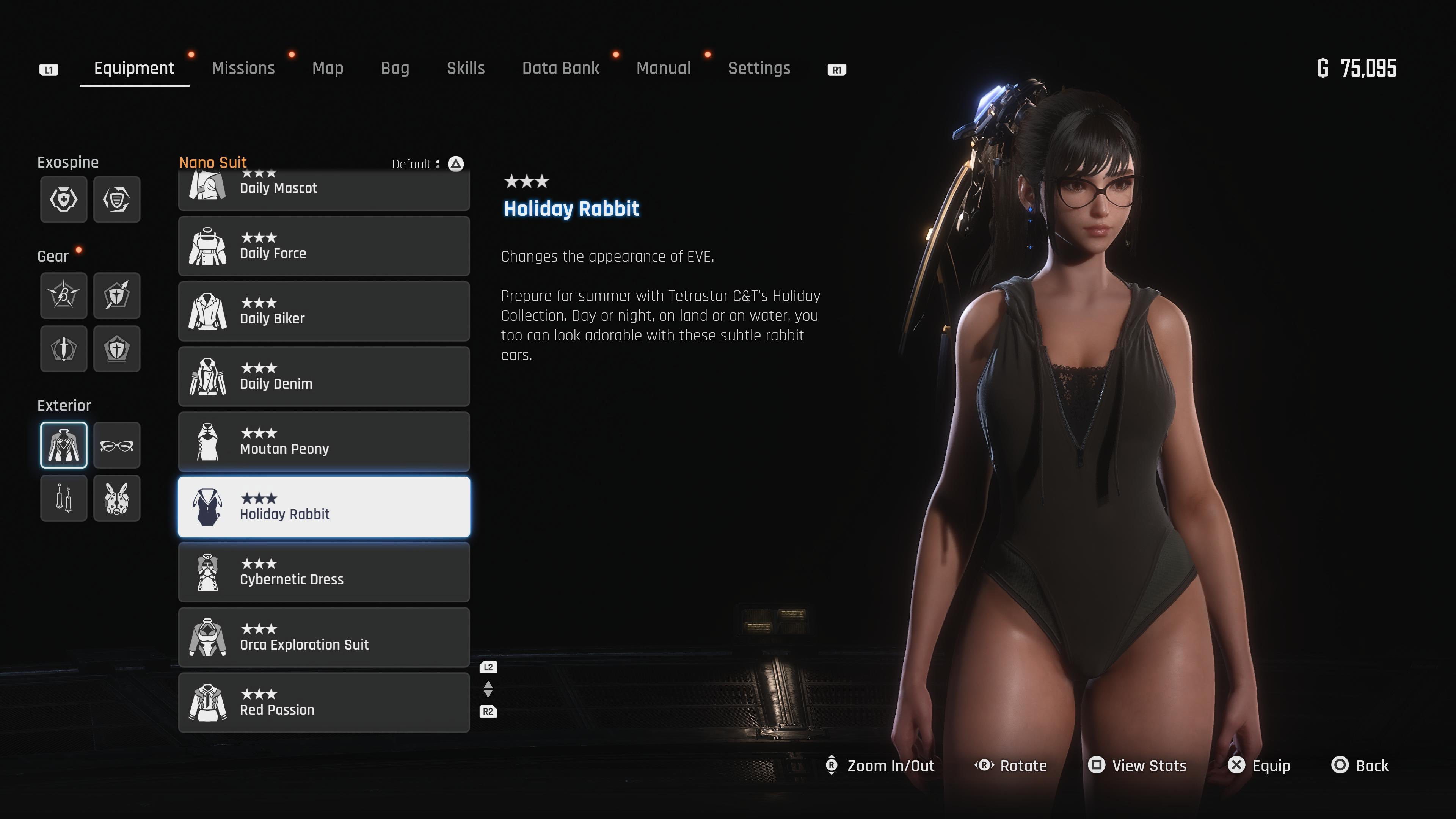
Task: Click the nano suit exterior slot
Action: [64, 446]
